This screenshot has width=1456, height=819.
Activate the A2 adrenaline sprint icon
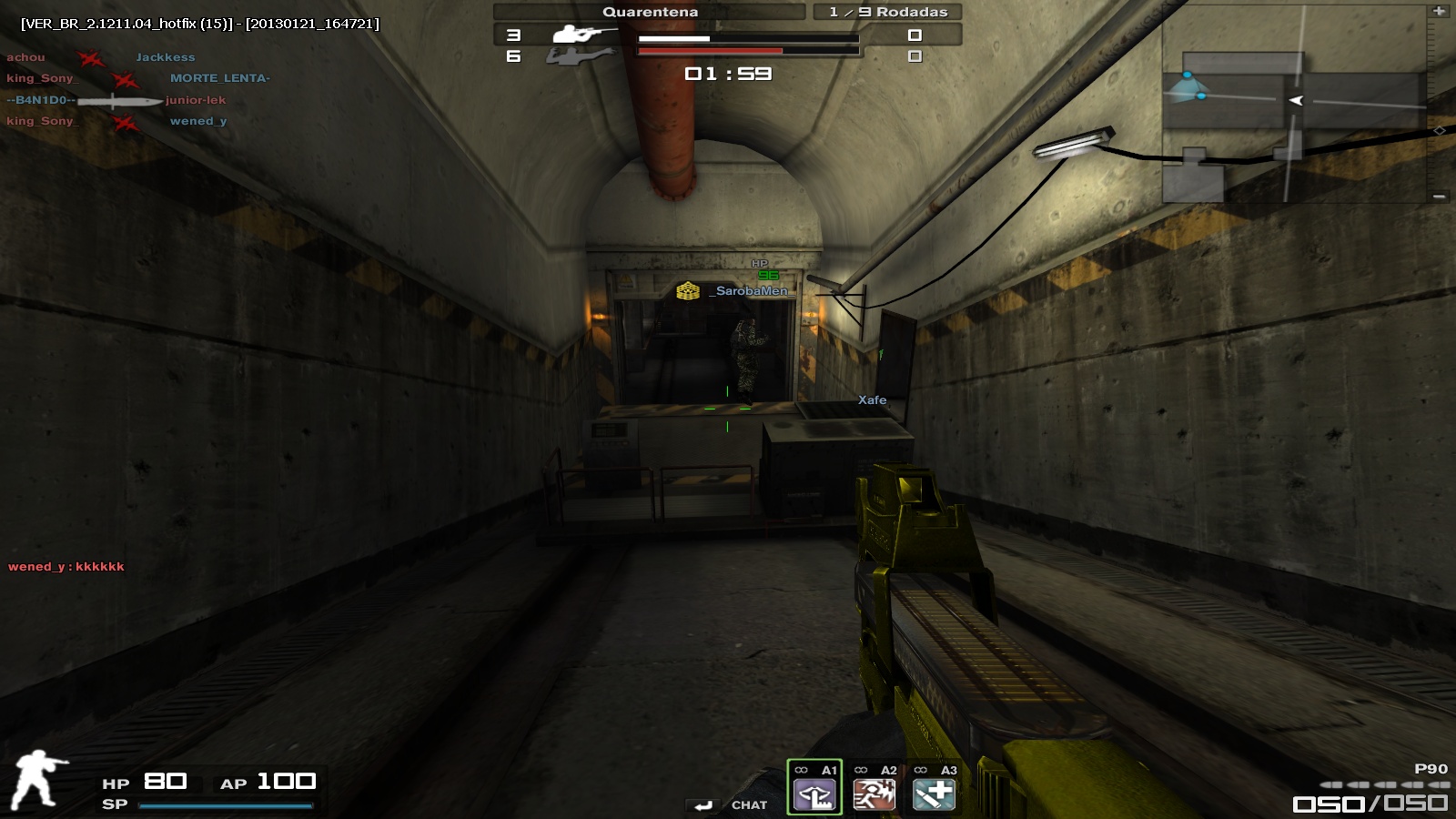(x=876, y=794)
